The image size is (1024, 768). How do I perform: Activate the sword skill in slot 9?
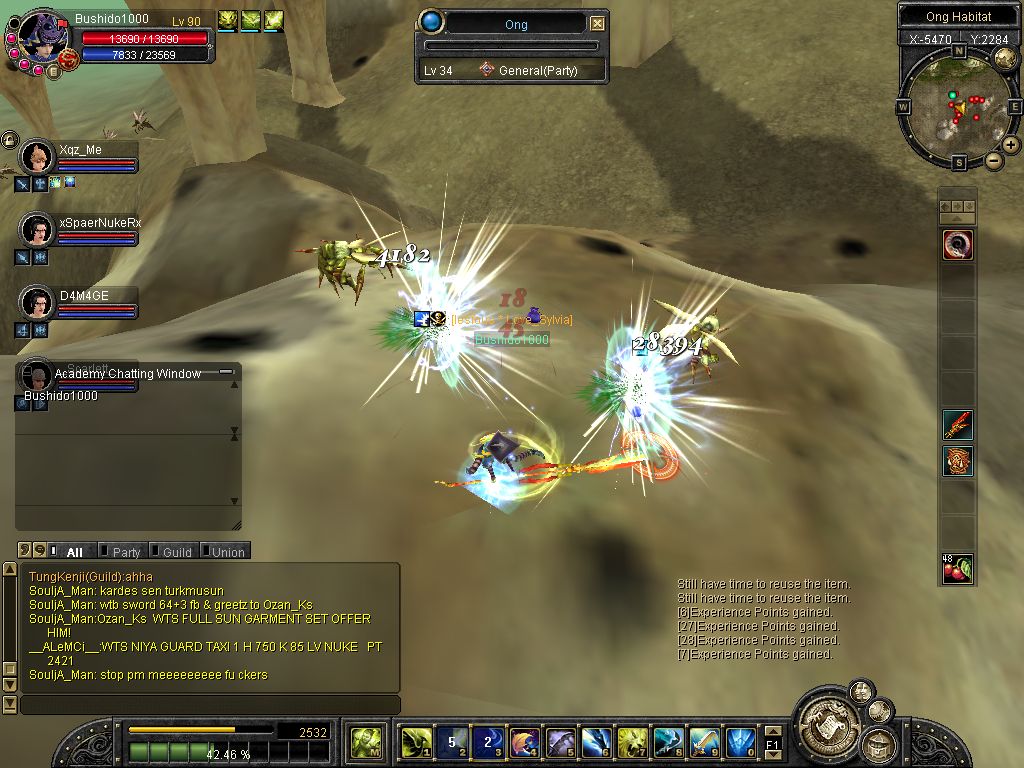click(704, 741)
